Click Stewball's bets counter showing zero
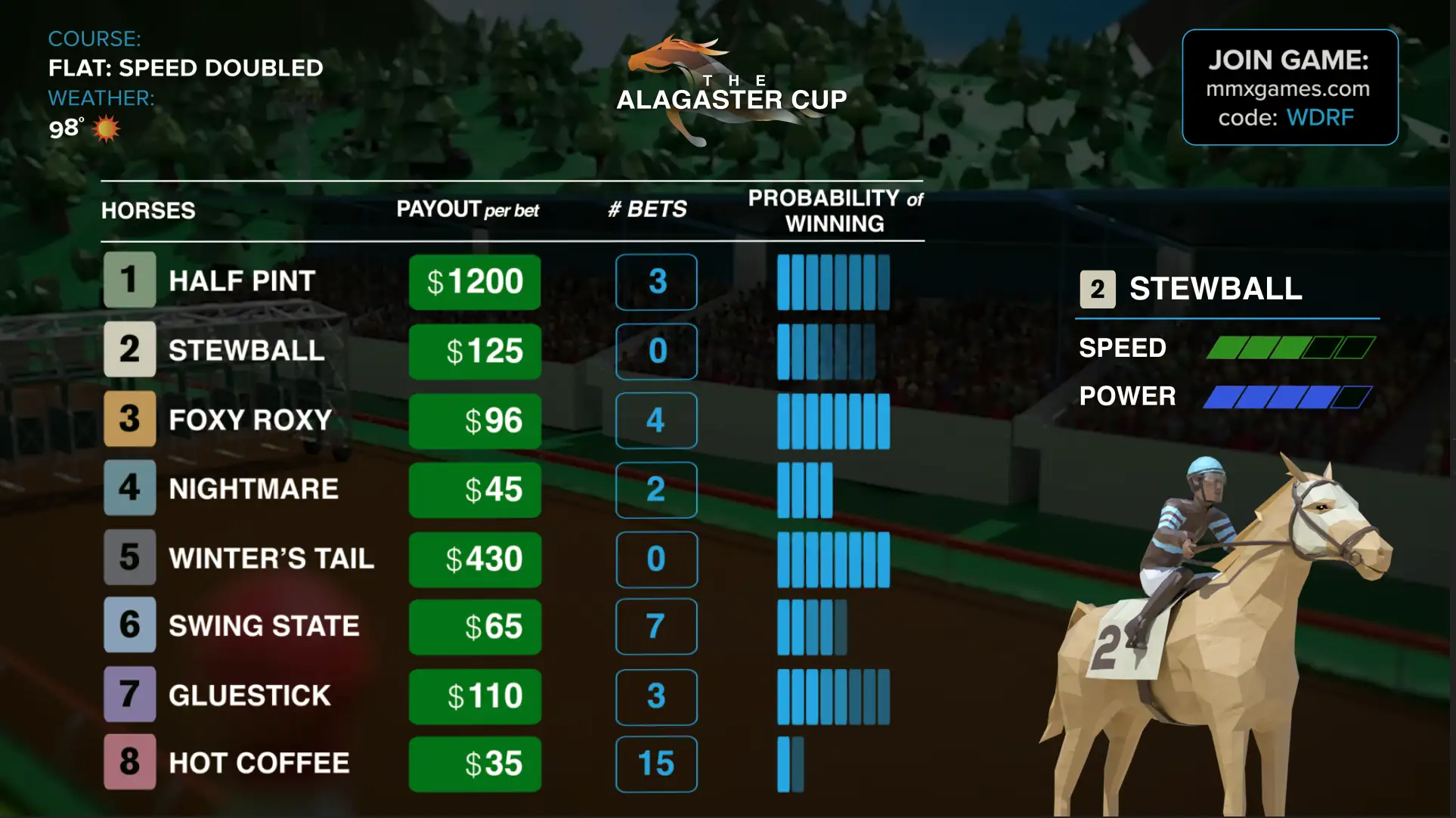 click(x=656, y=350)
